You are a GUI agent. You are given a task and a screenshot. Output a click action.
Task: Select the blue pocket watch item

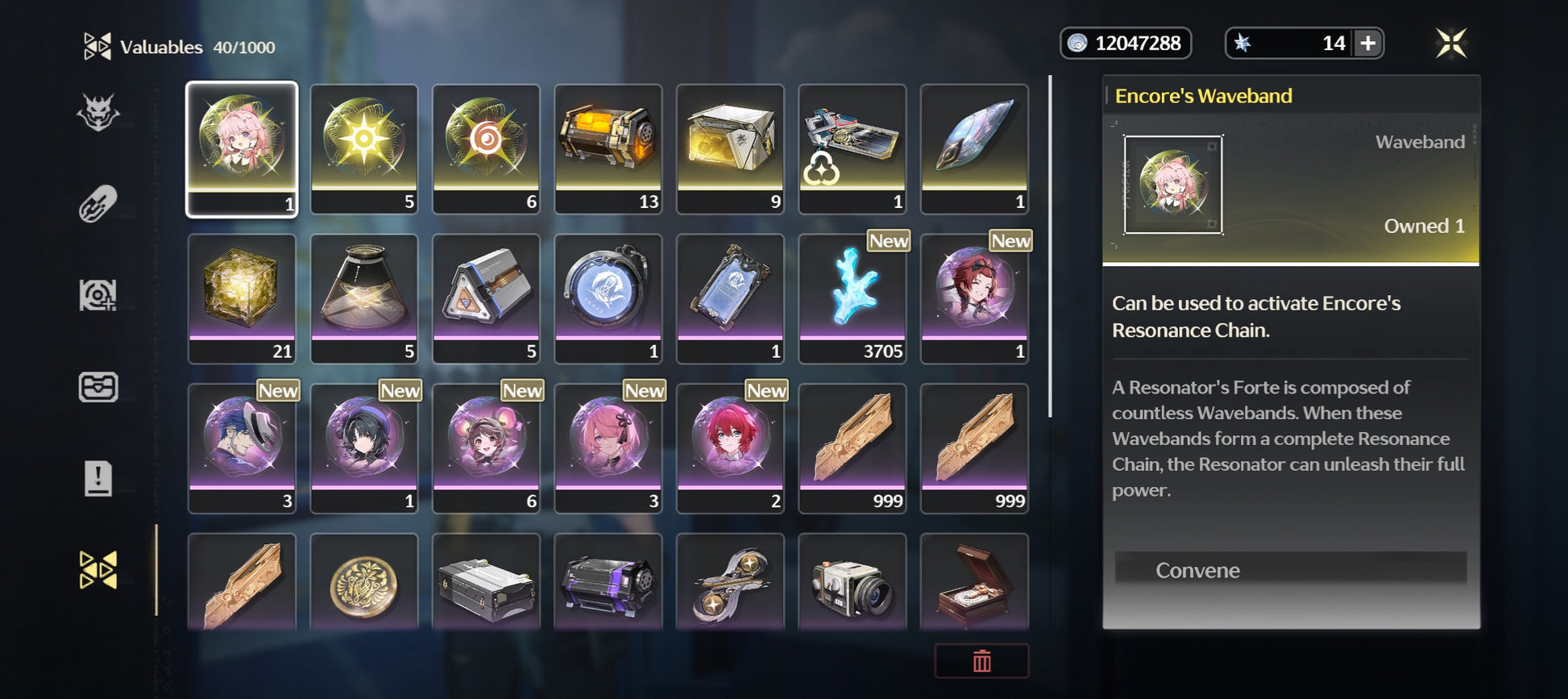point(608,298)
